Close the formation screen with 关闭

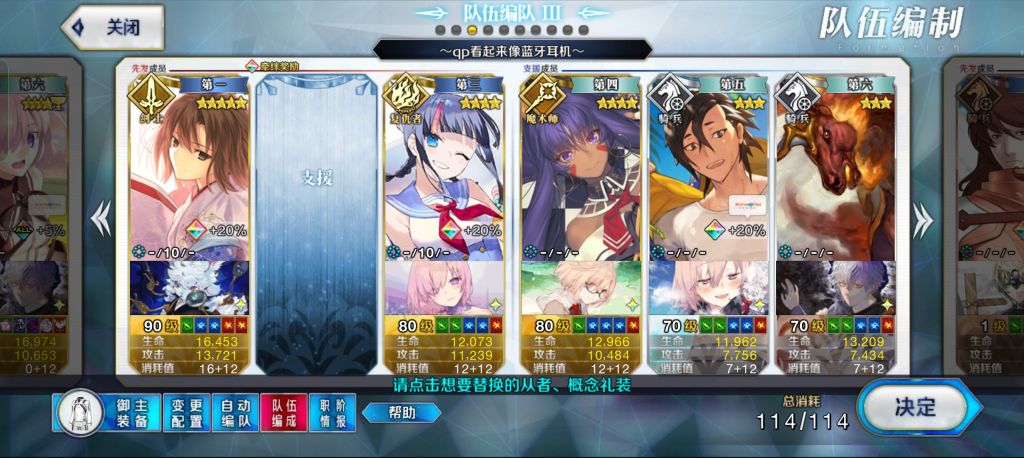coord(112,27)
